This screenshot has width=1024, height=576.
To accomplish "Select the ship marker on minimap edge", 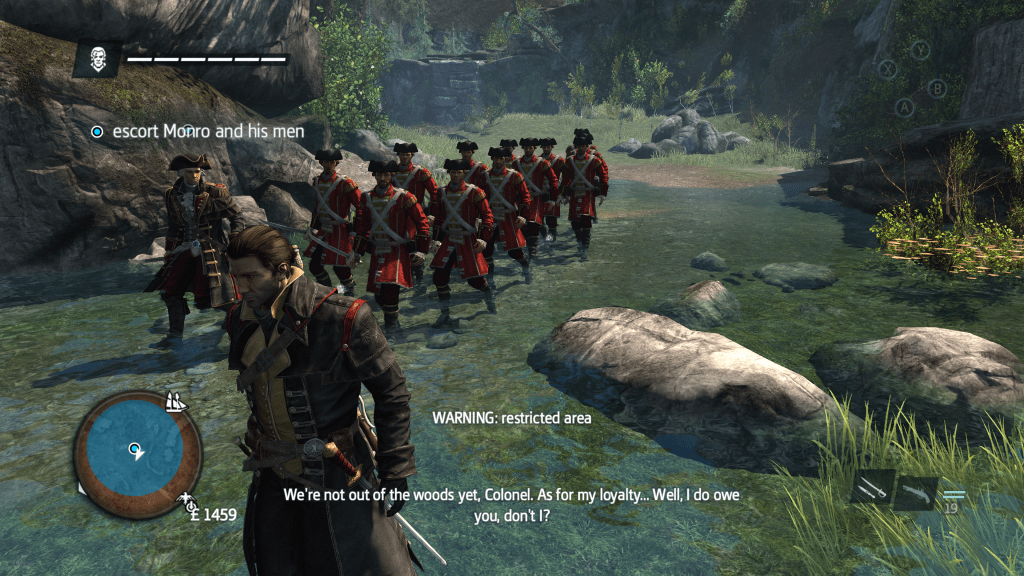I will point(177,401).
